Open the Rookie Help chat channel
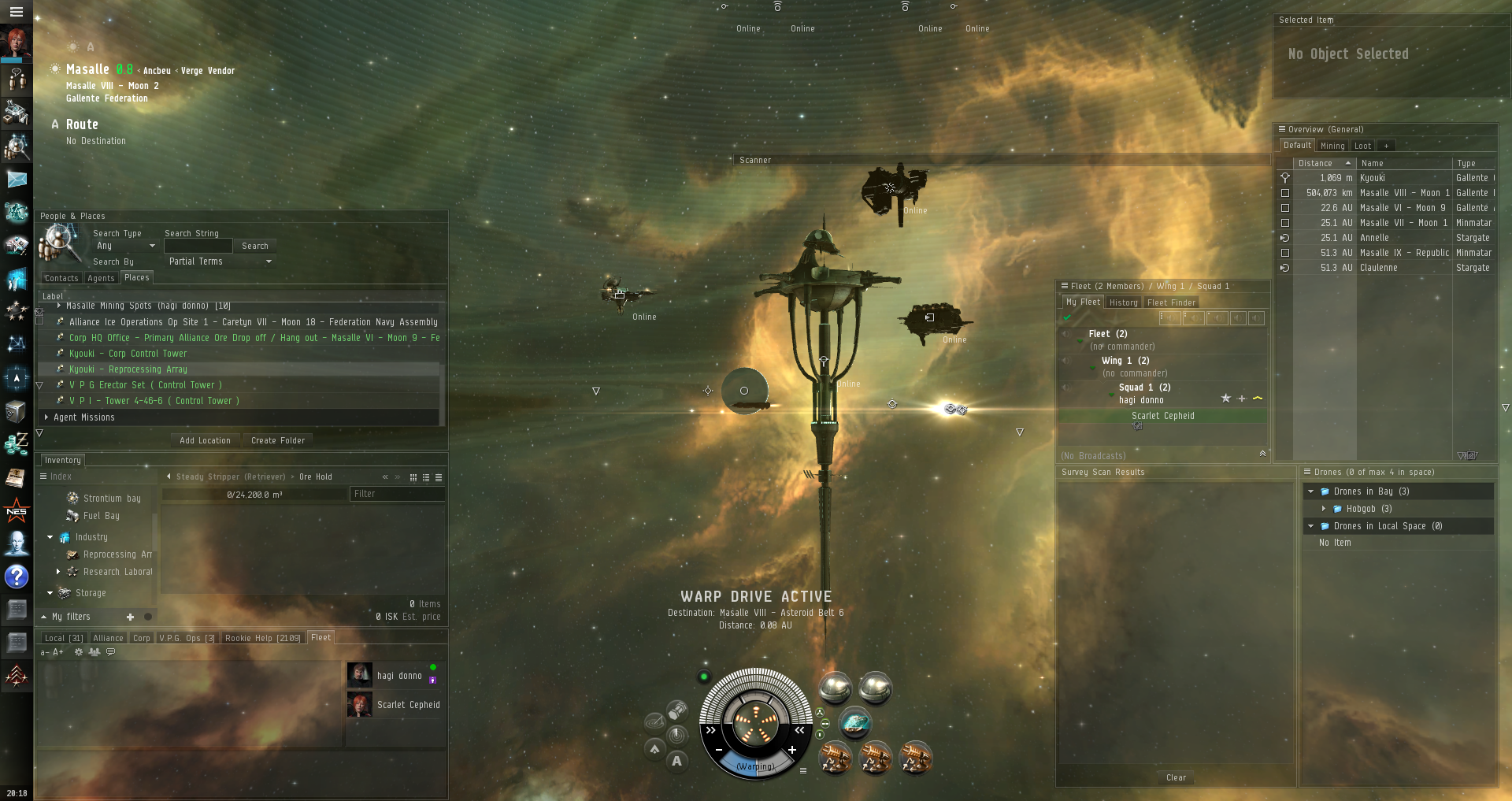This screenshot has width=1512, height=801. [x=262, y=638]
